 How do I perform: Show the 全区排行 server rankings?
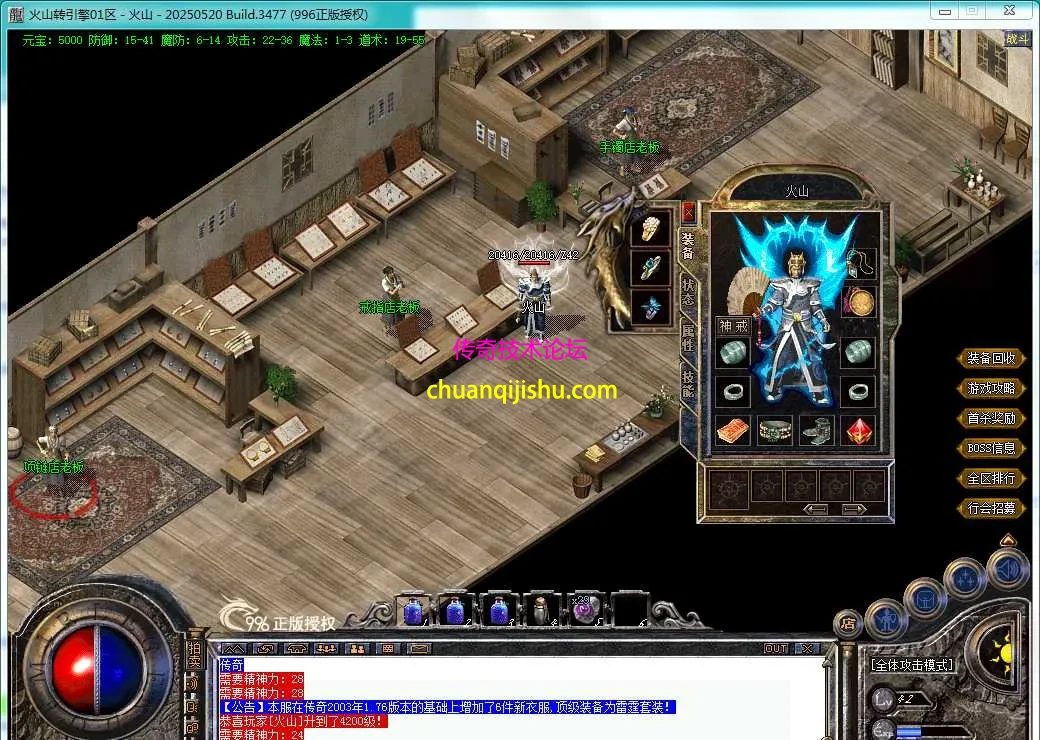(x=991, y=478)
